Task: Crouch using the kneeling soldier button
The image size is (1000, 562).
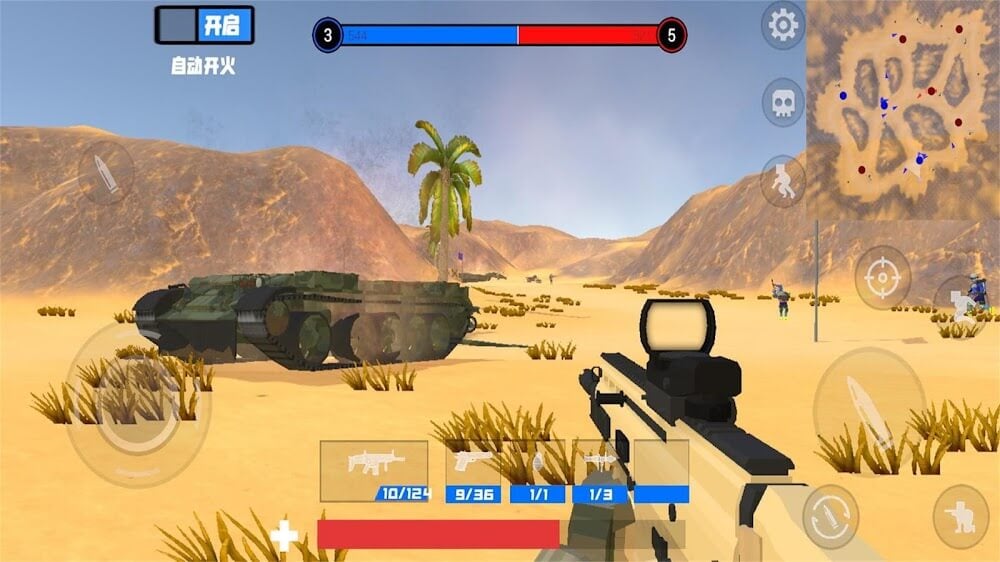Action: click(x=961, y=517)
